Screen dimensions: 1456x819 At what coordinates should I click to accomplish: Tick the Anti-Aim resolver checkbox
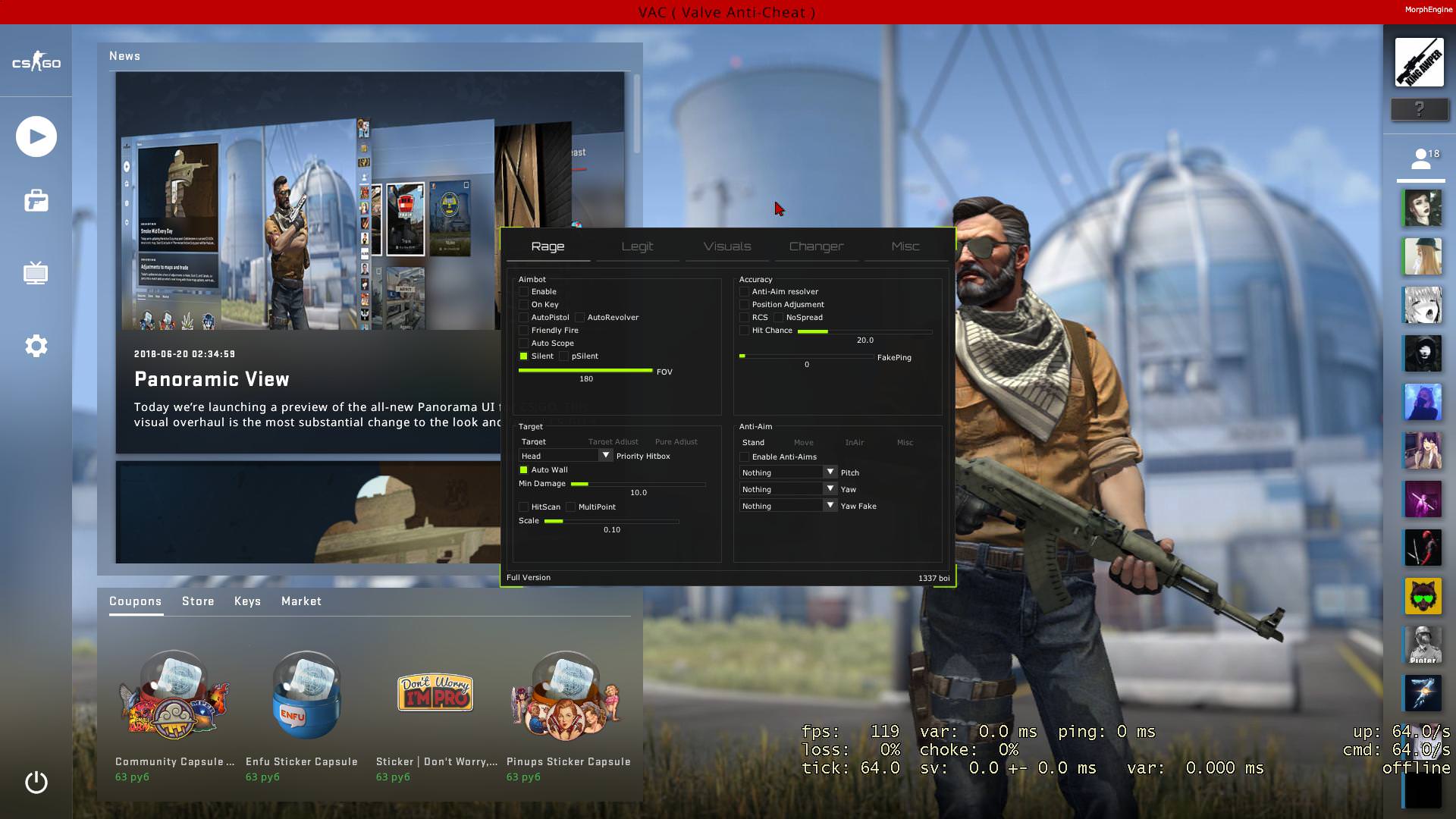point(744,292)
